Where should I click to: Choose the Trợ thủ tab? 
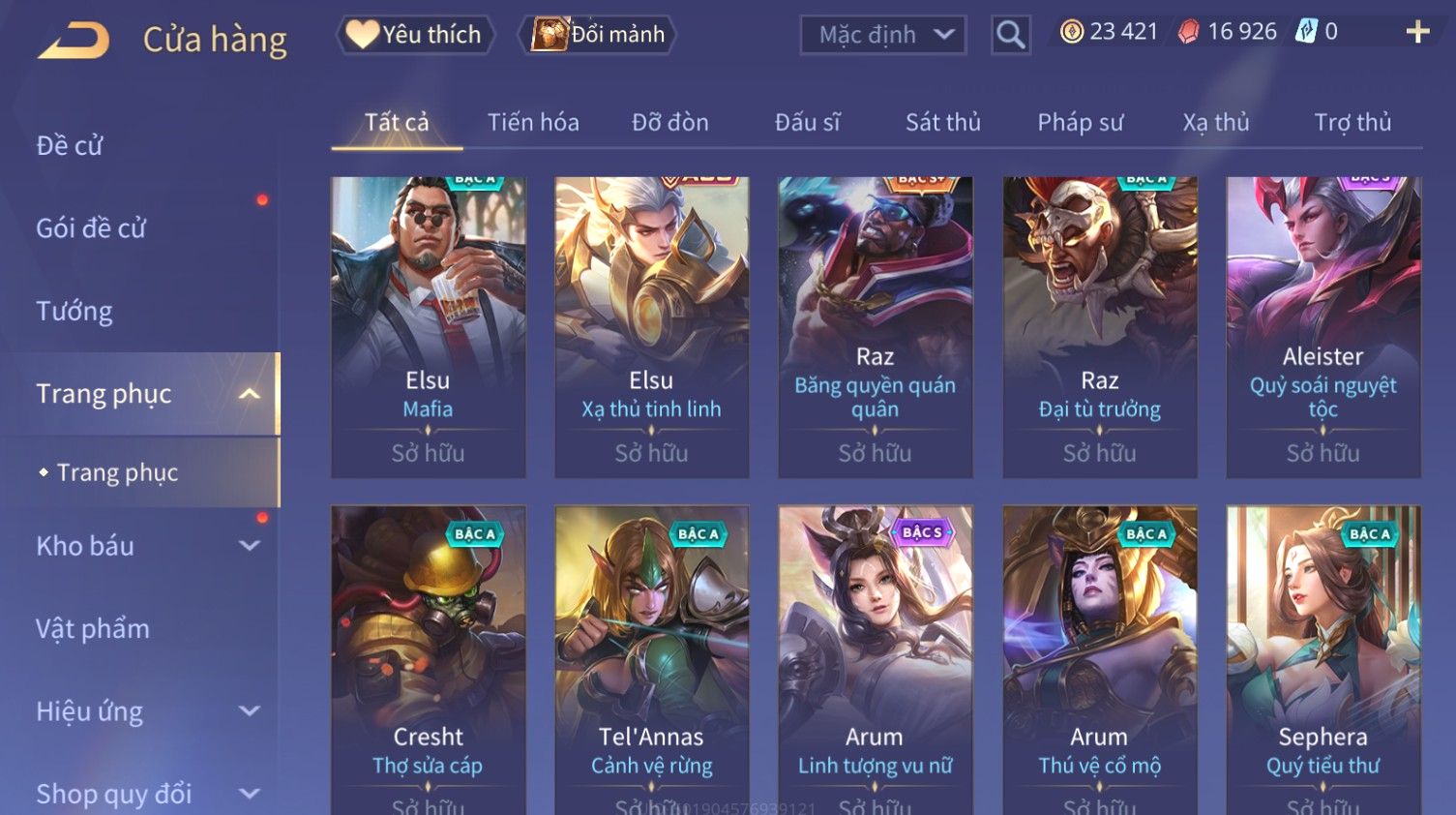[x=1352, y=123]
